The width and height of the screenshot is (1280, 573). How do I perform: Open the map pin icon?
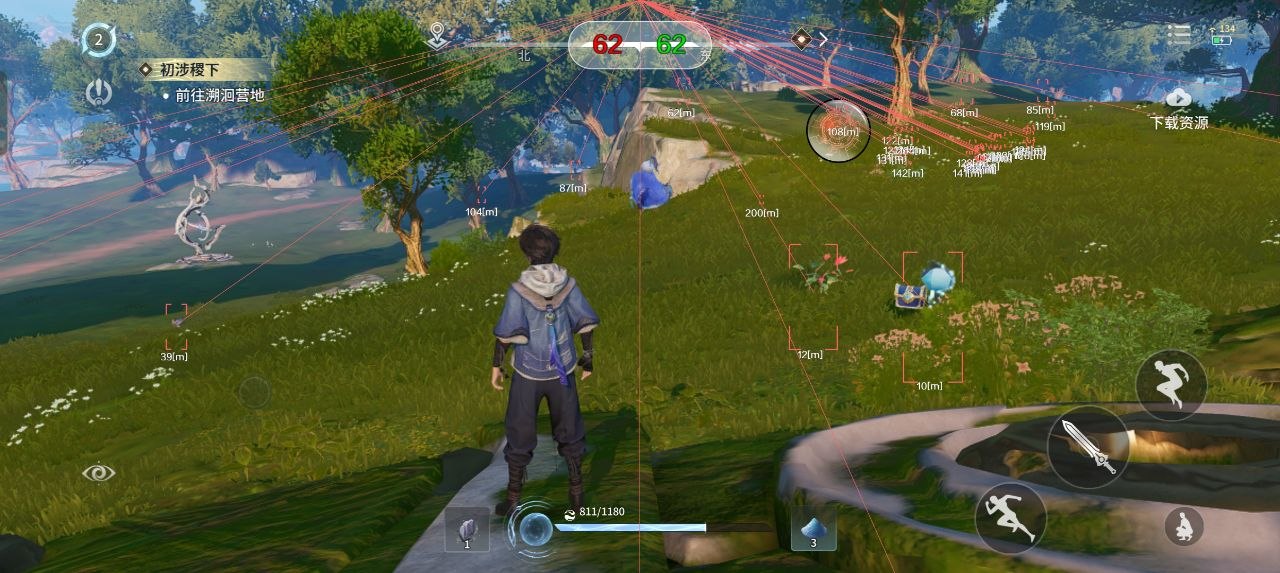pyautogui.click(x=436, y=37)
